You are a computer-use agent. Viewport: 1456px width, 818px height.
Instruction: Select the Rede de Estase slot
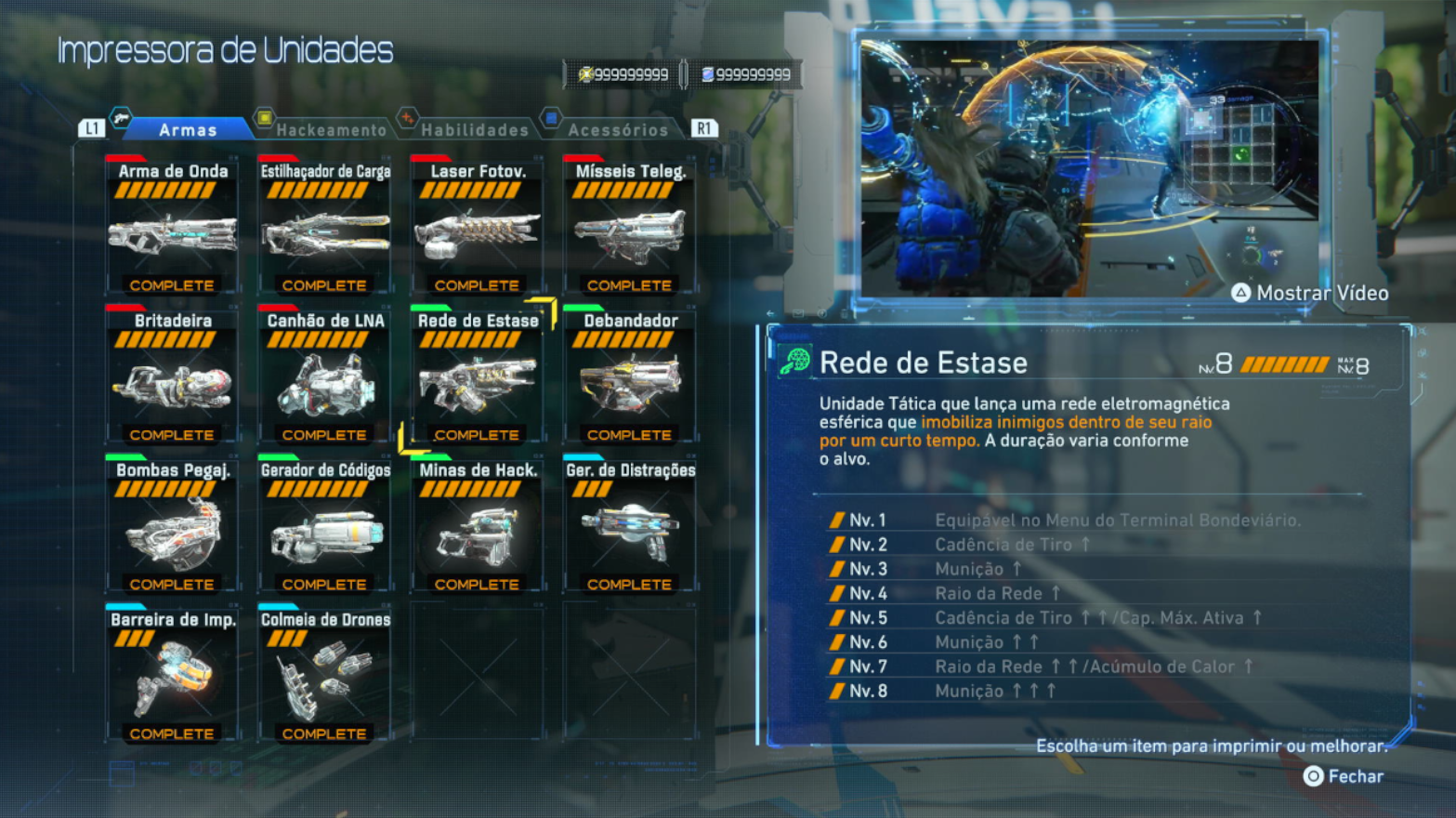pyautogui.click(x=477, y=376)
